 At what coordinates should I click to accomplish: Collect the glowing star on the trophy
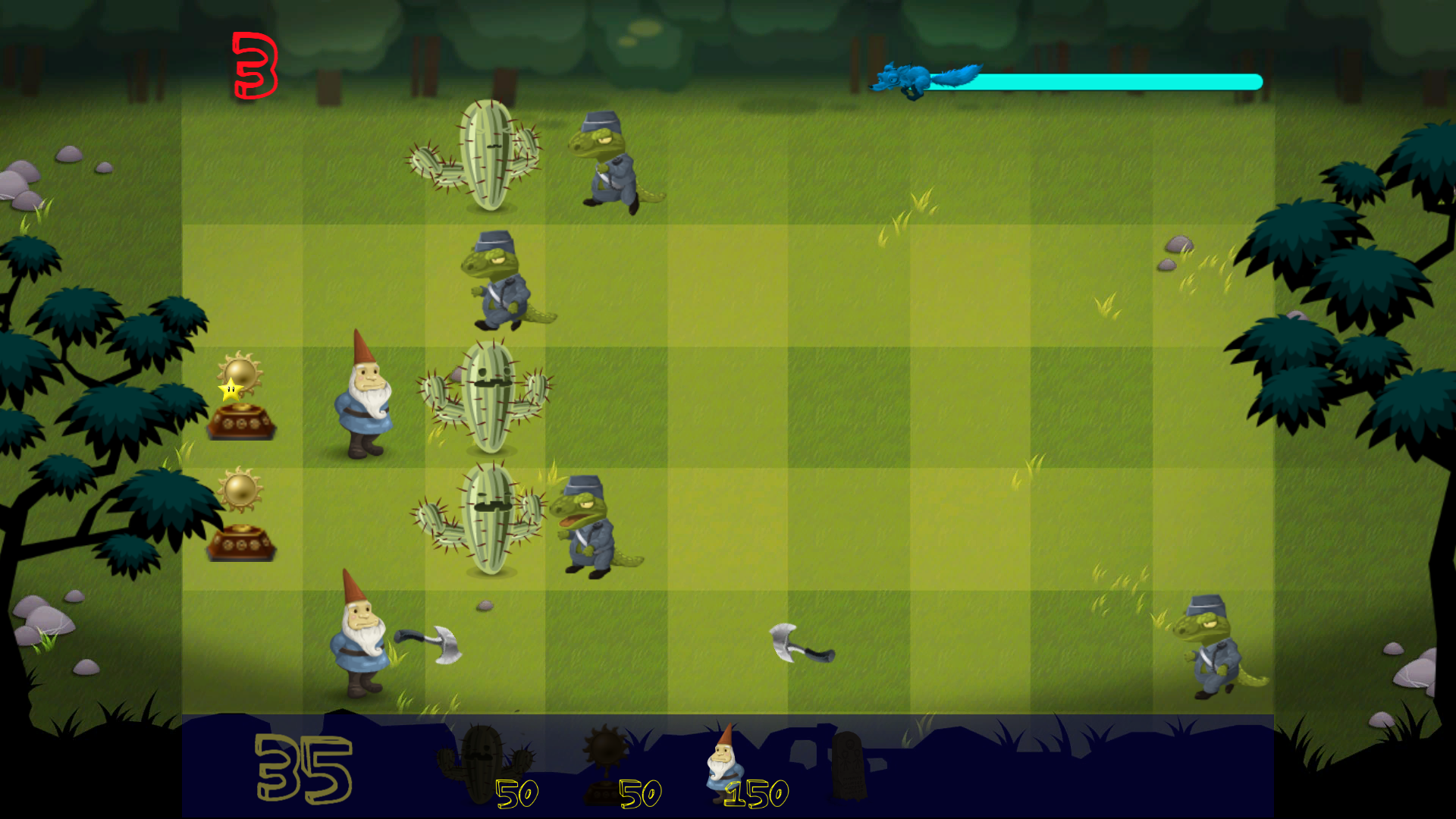click(231, 388)
